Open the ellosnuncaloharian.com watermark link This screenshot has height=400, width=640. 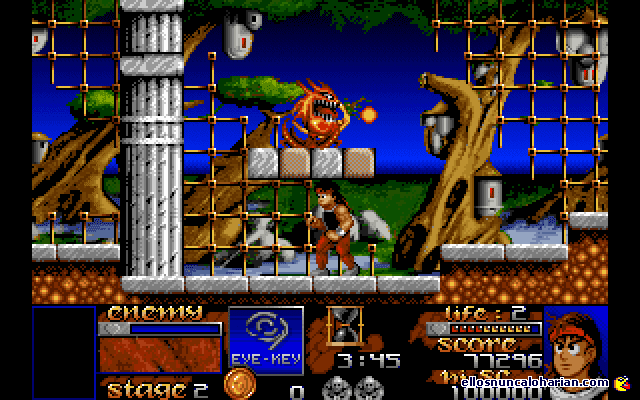pyautogui.click(x=535, y=382)
